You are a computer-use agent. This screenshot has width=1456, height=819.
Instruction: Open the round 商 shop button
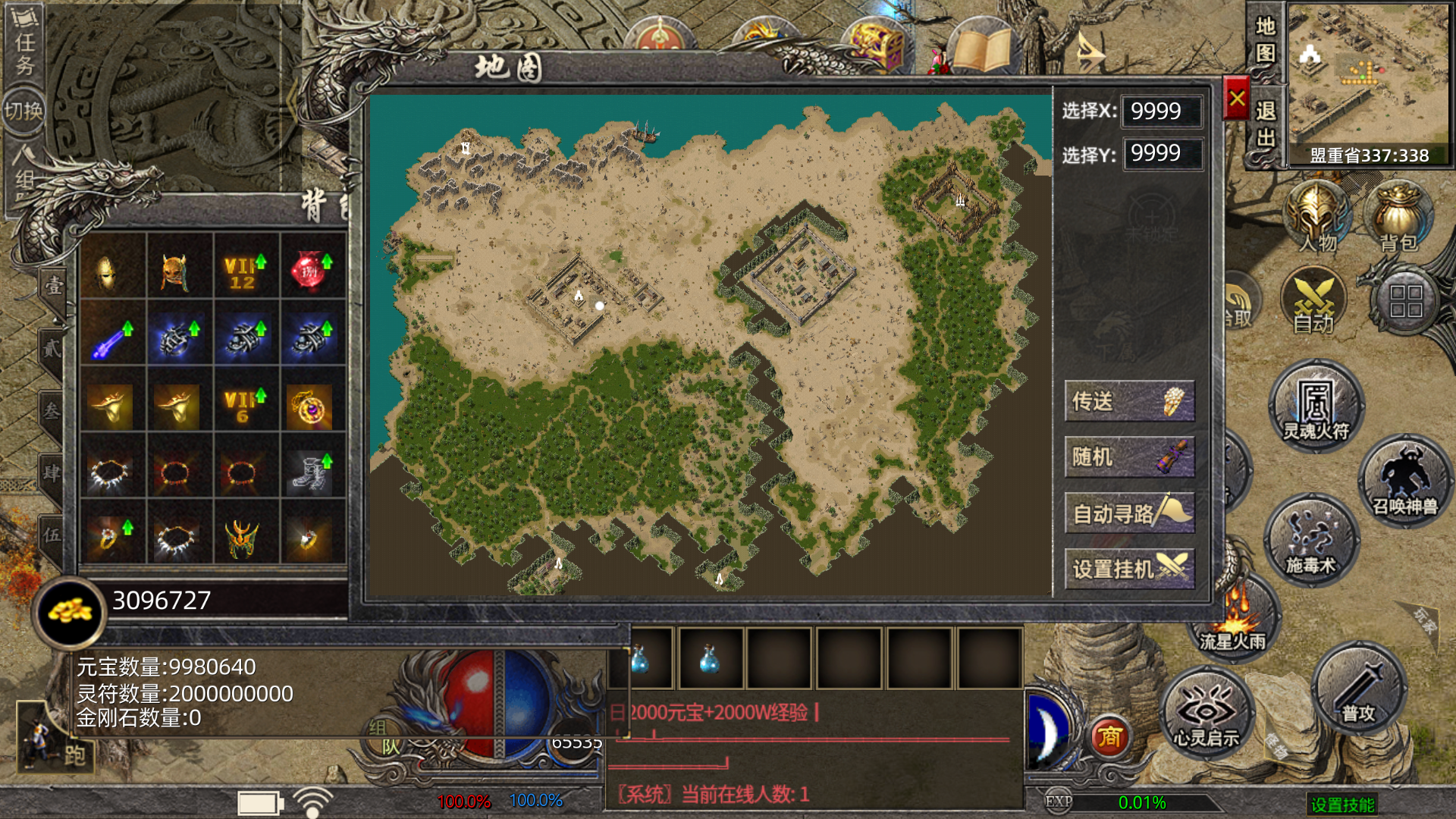(x=1110, y=737)
